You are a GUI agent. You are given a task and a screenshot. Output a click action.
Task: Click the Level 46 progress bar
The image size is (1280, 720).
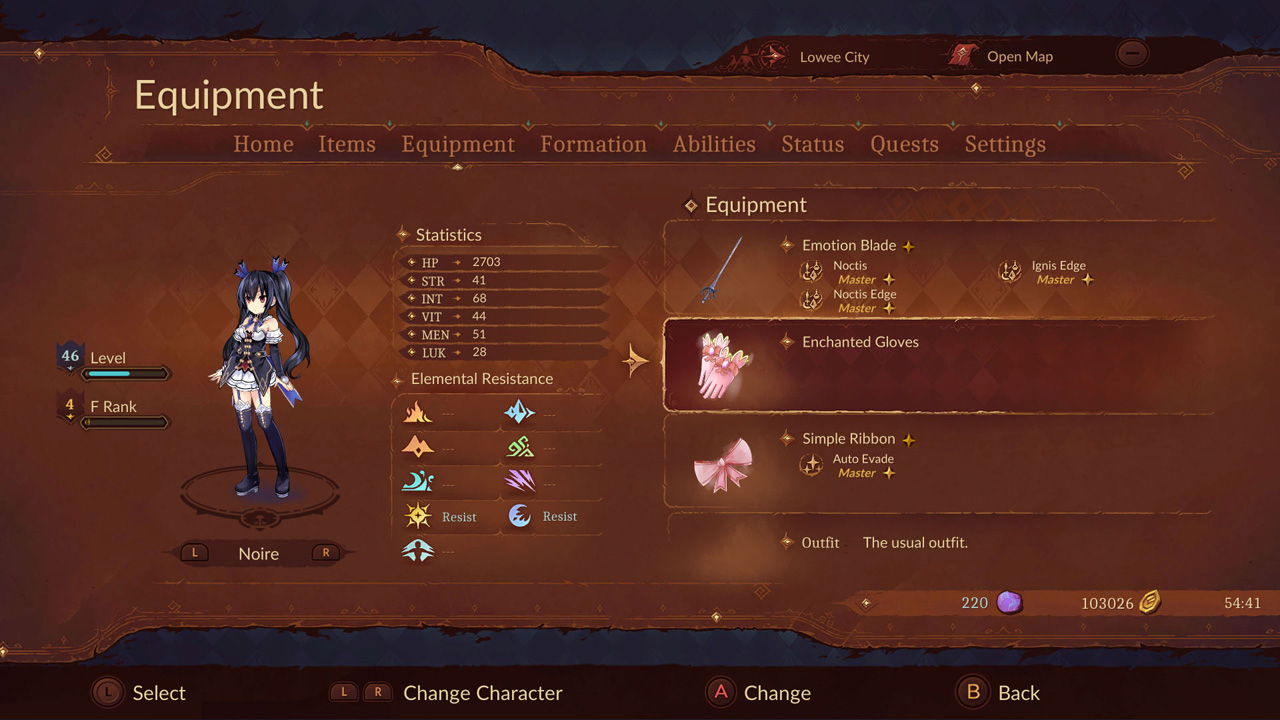128,373
